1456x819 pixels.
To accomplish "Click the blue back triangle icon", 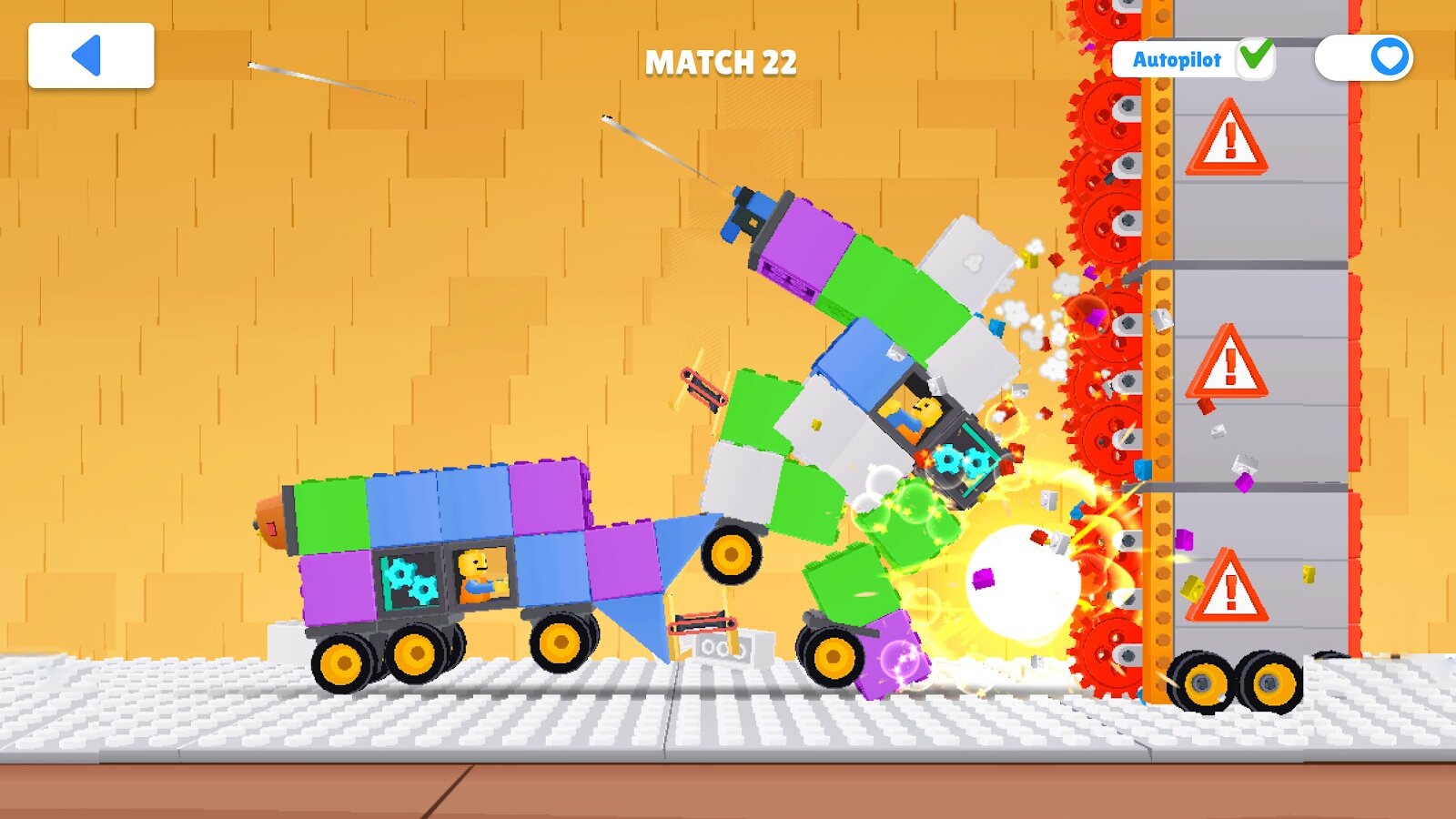I will coord(88,56).
